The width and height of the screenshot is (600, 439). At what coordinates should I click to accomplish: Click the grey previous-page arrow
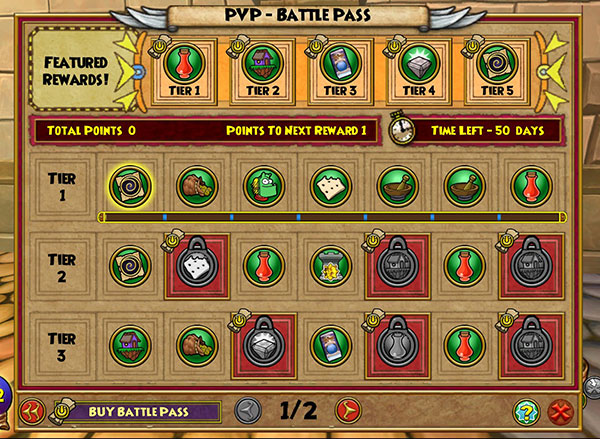253,410
